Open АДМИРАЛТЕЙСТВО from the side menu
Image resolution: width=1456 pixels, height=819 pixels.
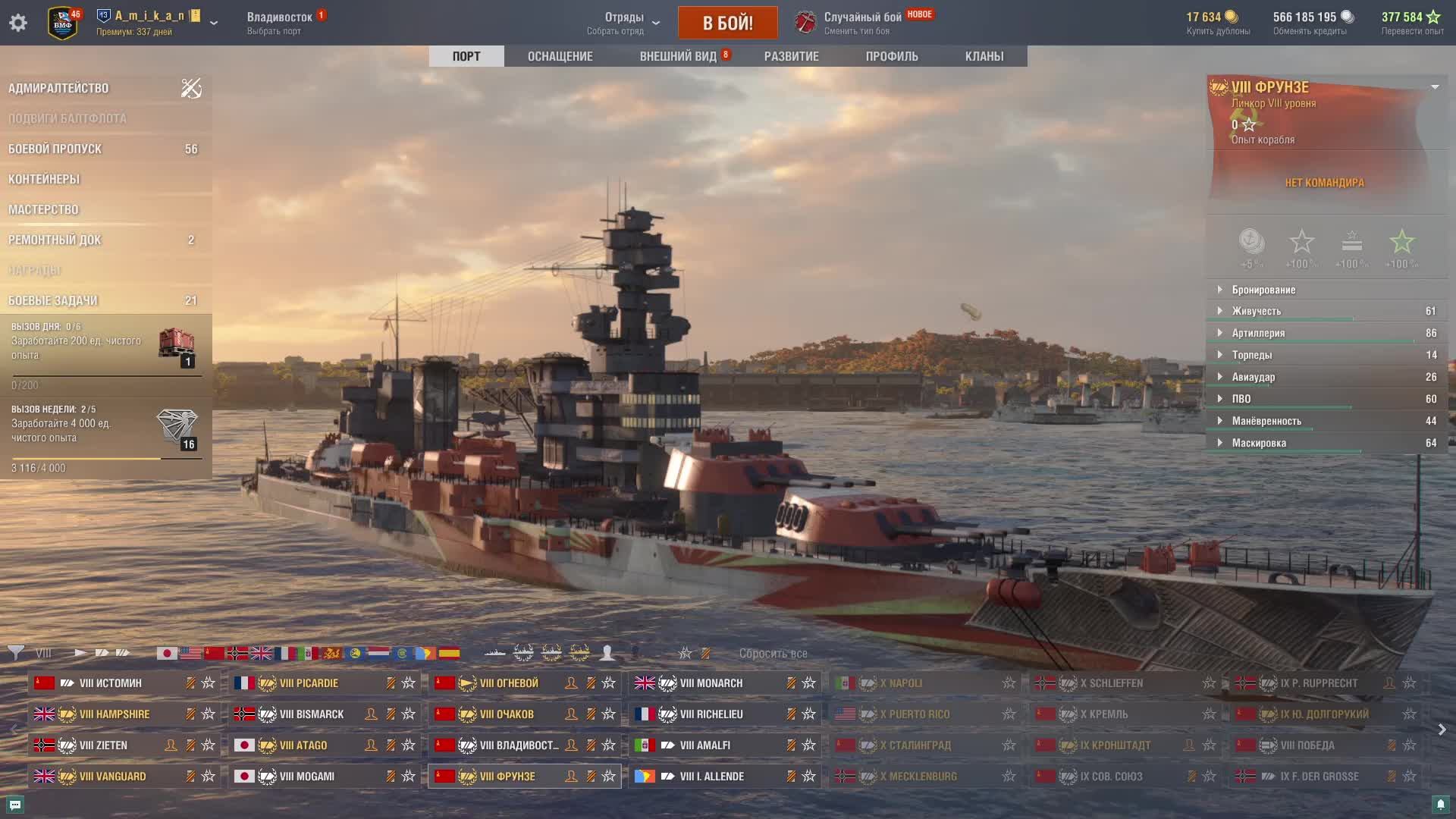[58, 88]
